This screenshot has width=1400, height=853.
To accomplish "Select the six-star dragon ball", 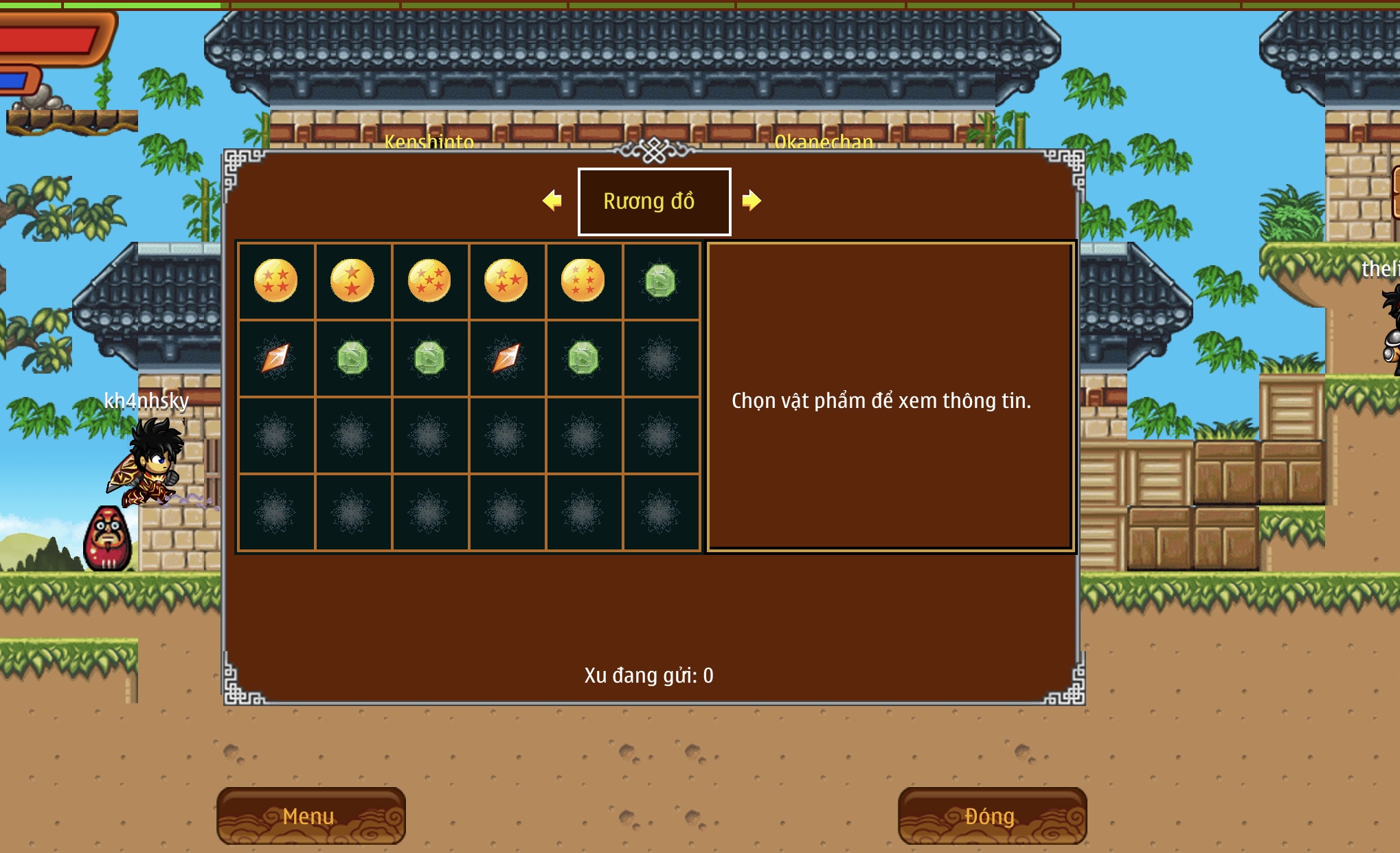I will (583, 280).
